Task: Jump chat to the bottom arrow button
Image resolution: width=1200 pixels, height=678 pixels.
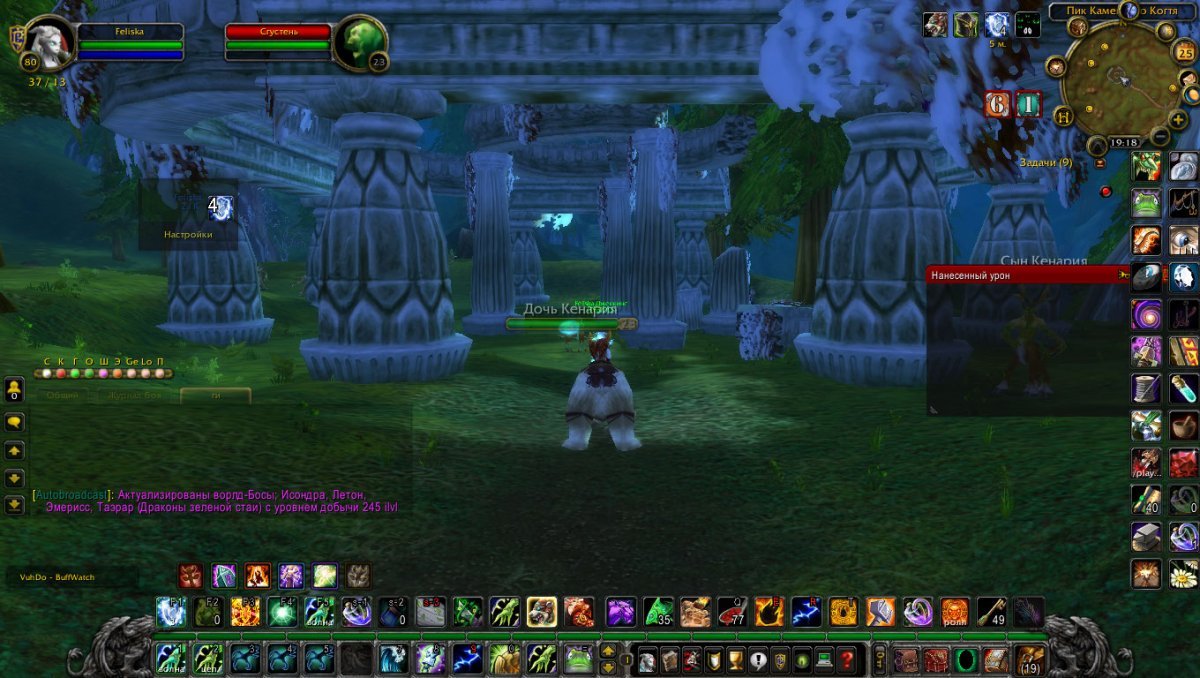Action: pyautogui.click(x=15, y=505)
